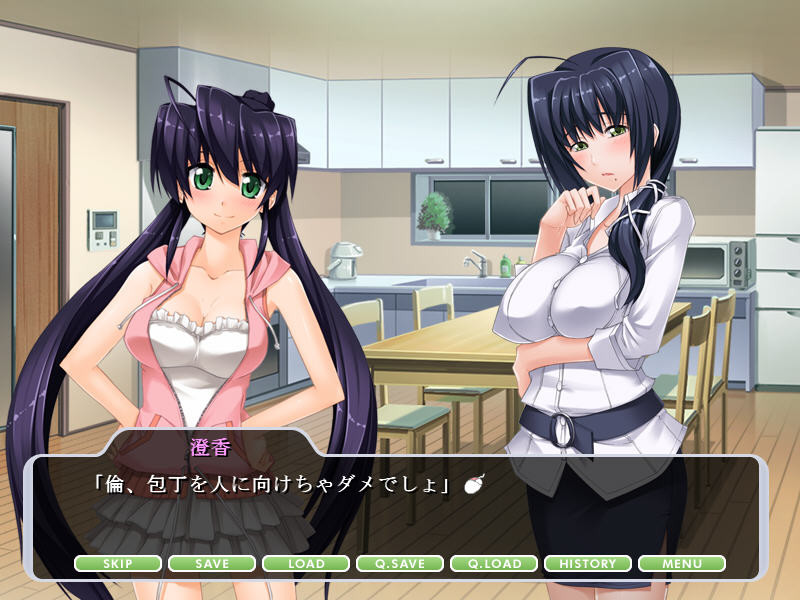This screenshot has width=800, height=600.
Task: Show the dialogue HISTORY log
Action: tap(588, 564)
